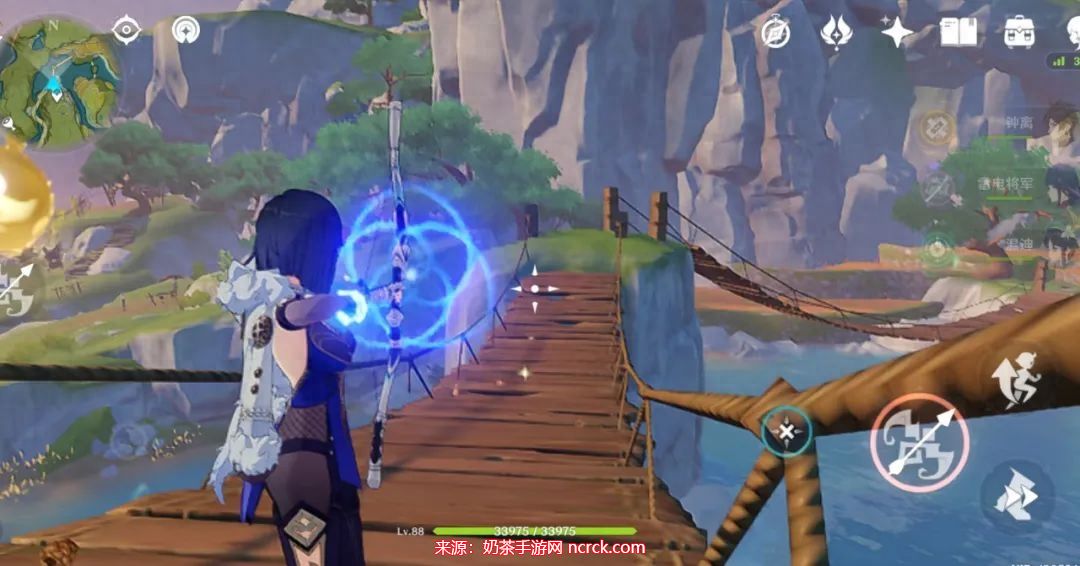Open the winged battle pass icon
The height and width of the screenshot is (566, 1080).
(836, 32)
